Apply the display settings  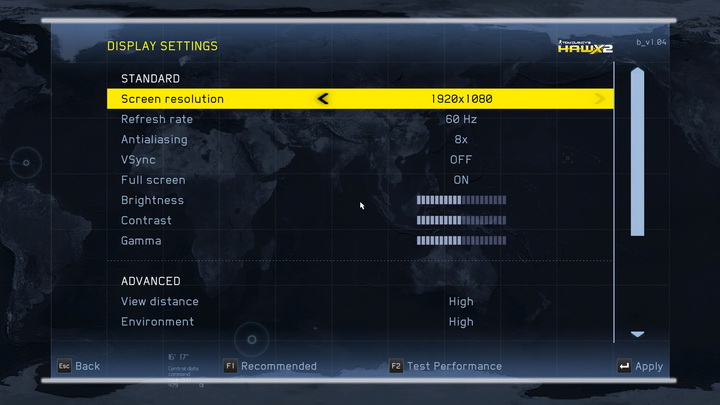tap(640, 366)
